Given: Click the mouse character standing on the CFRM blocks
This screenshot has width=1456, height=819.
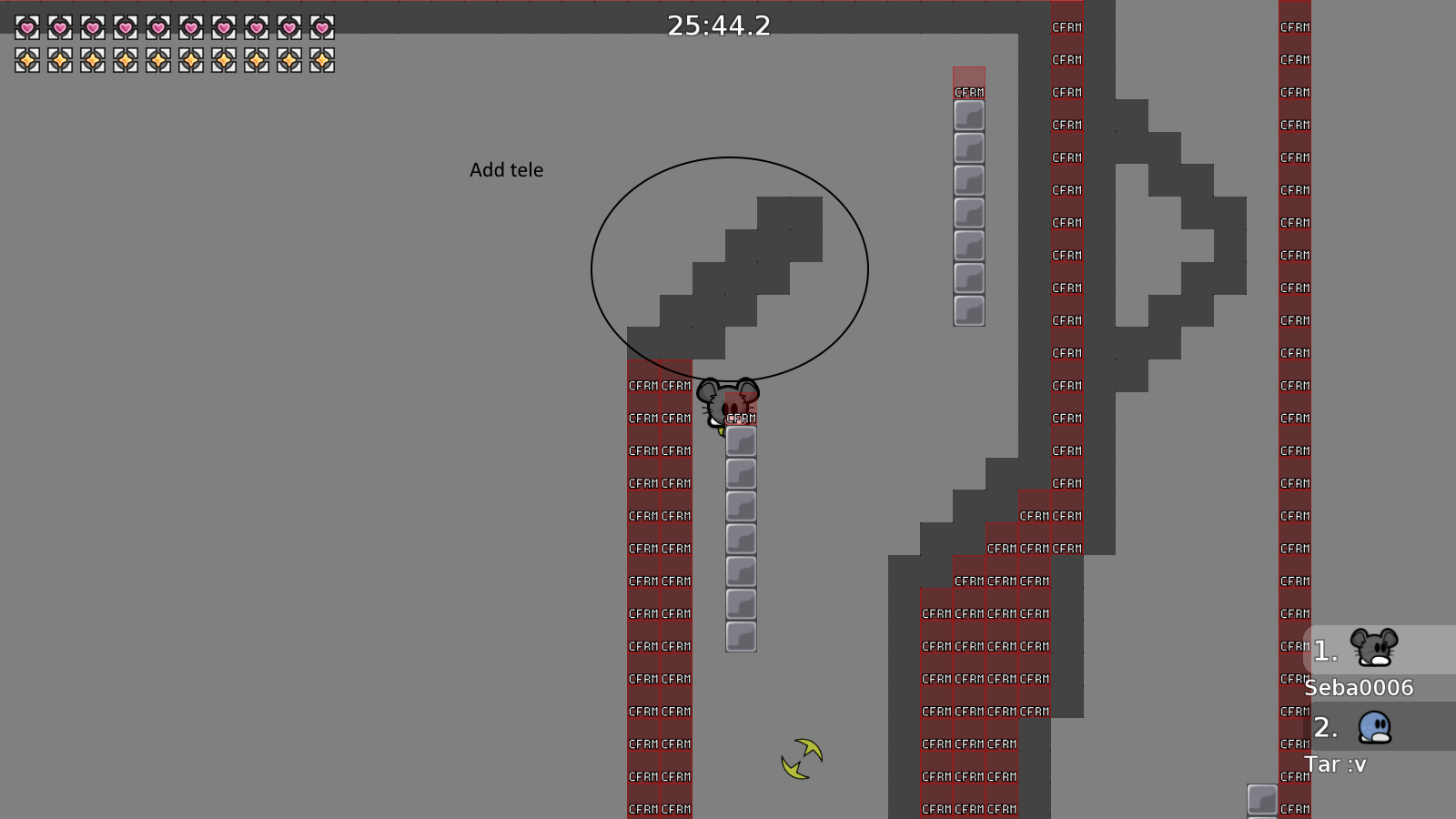Looking at the screenshot, I should click(725, 400).
